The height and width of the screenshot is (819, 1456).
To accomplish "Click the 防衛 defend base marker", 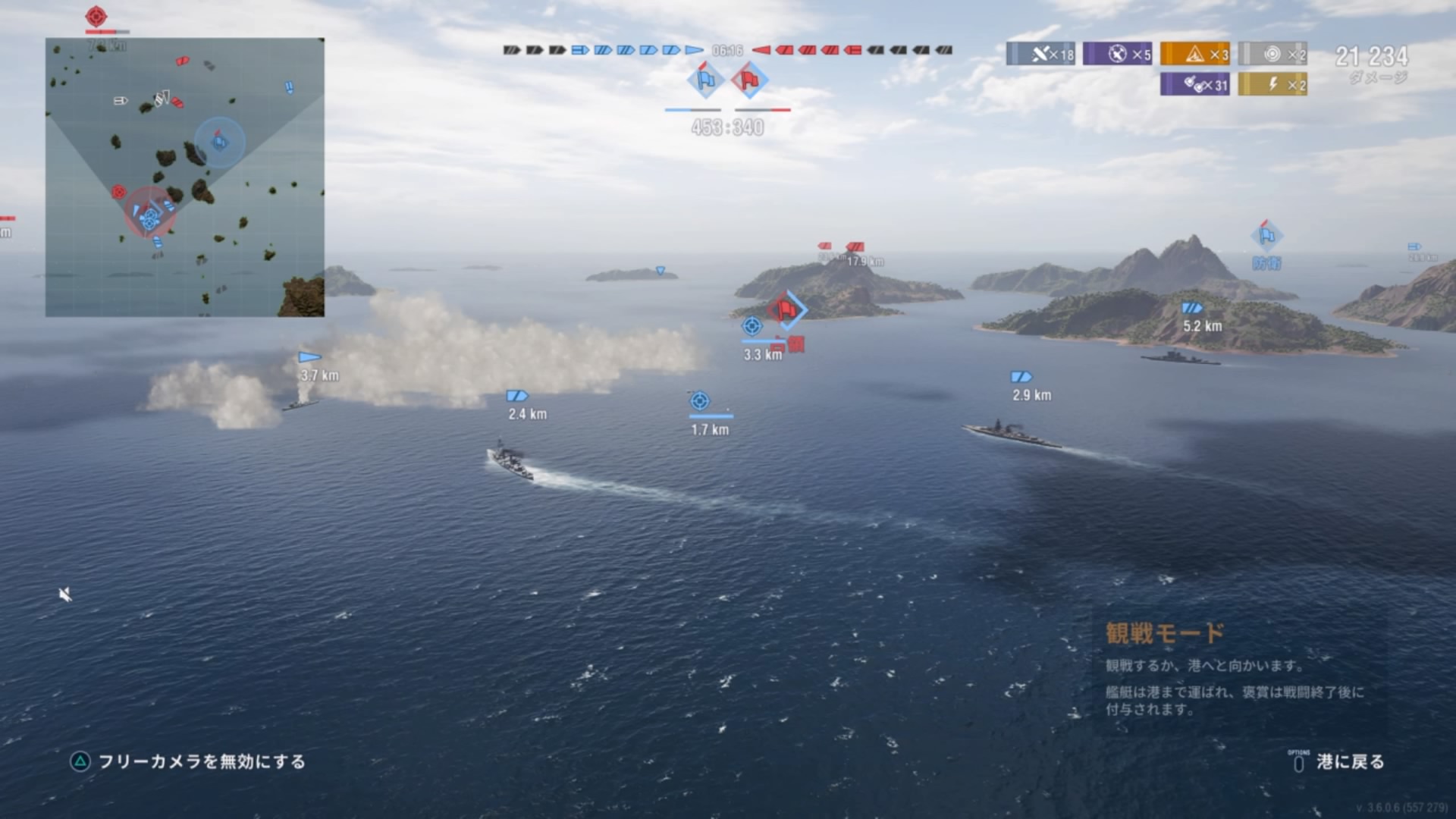I will click(1266, 237).
